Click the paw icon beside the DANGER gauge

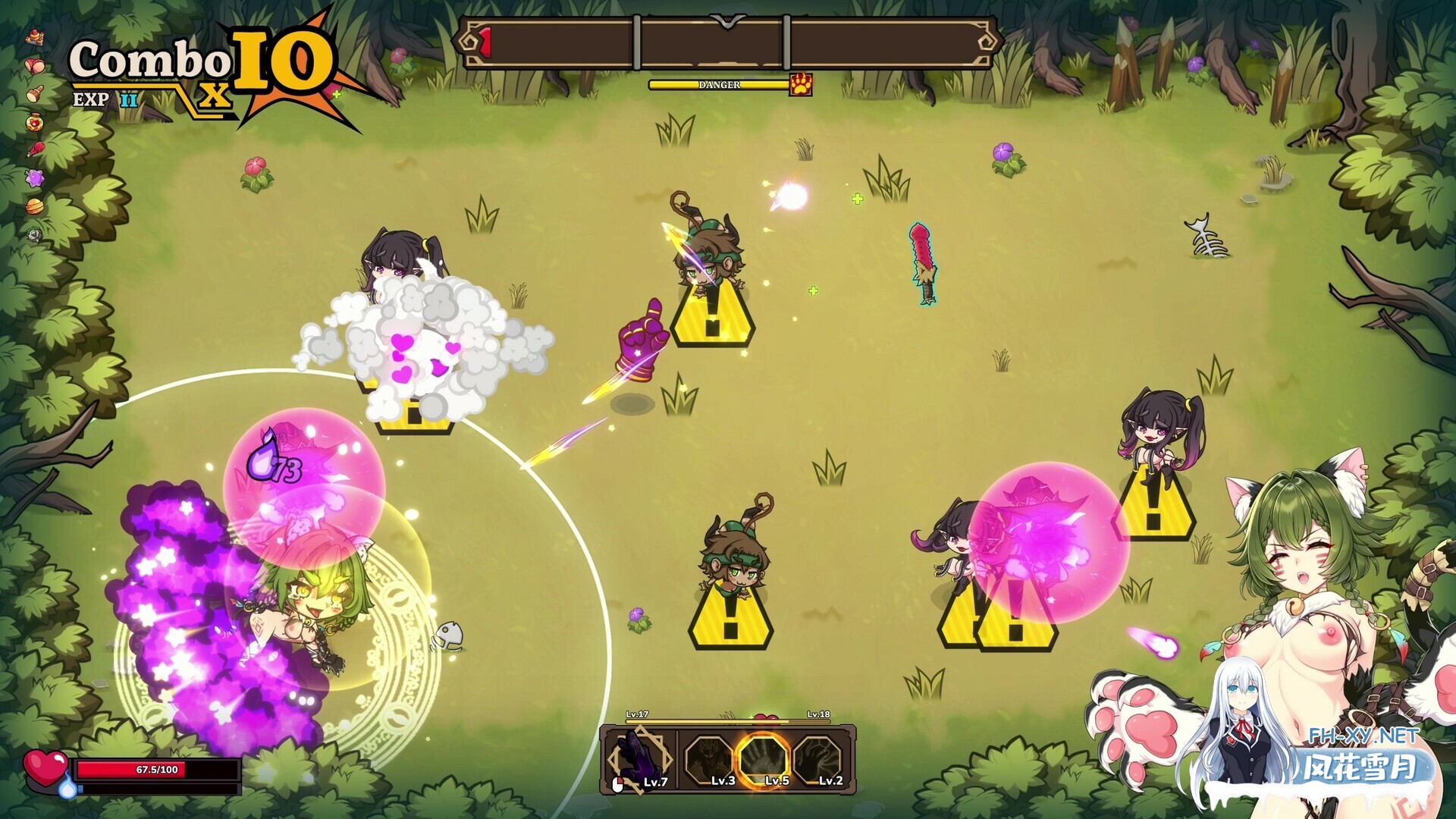coord(801,84)
